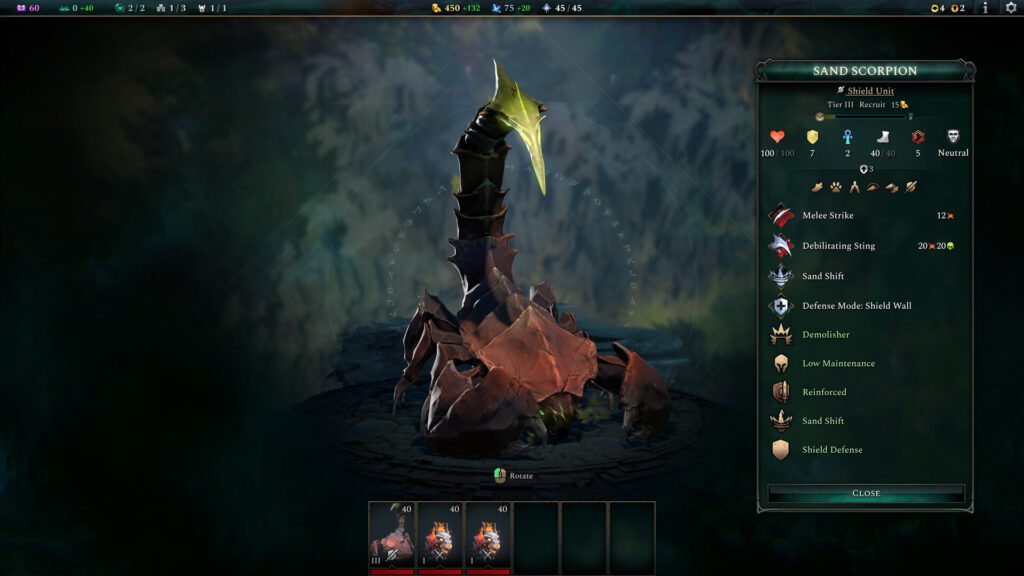The width and height of the screenshot is (1024, 576).
Task: Click the Neutral alignment mask icon
Action: tap(953, 137)
